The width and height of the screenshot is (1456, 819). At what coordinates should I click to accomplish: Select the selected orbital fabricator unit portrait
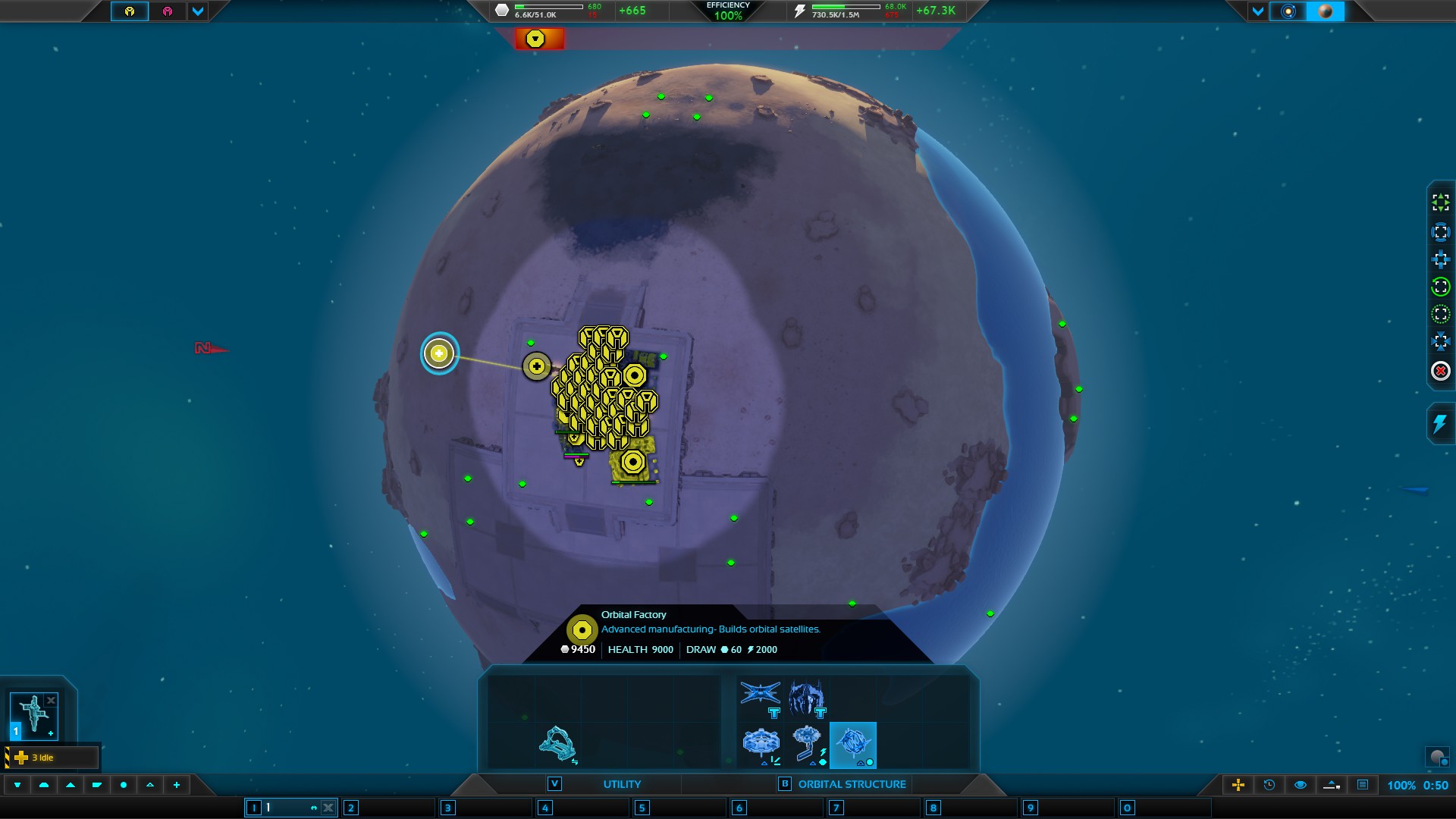[x=33, y=714]
